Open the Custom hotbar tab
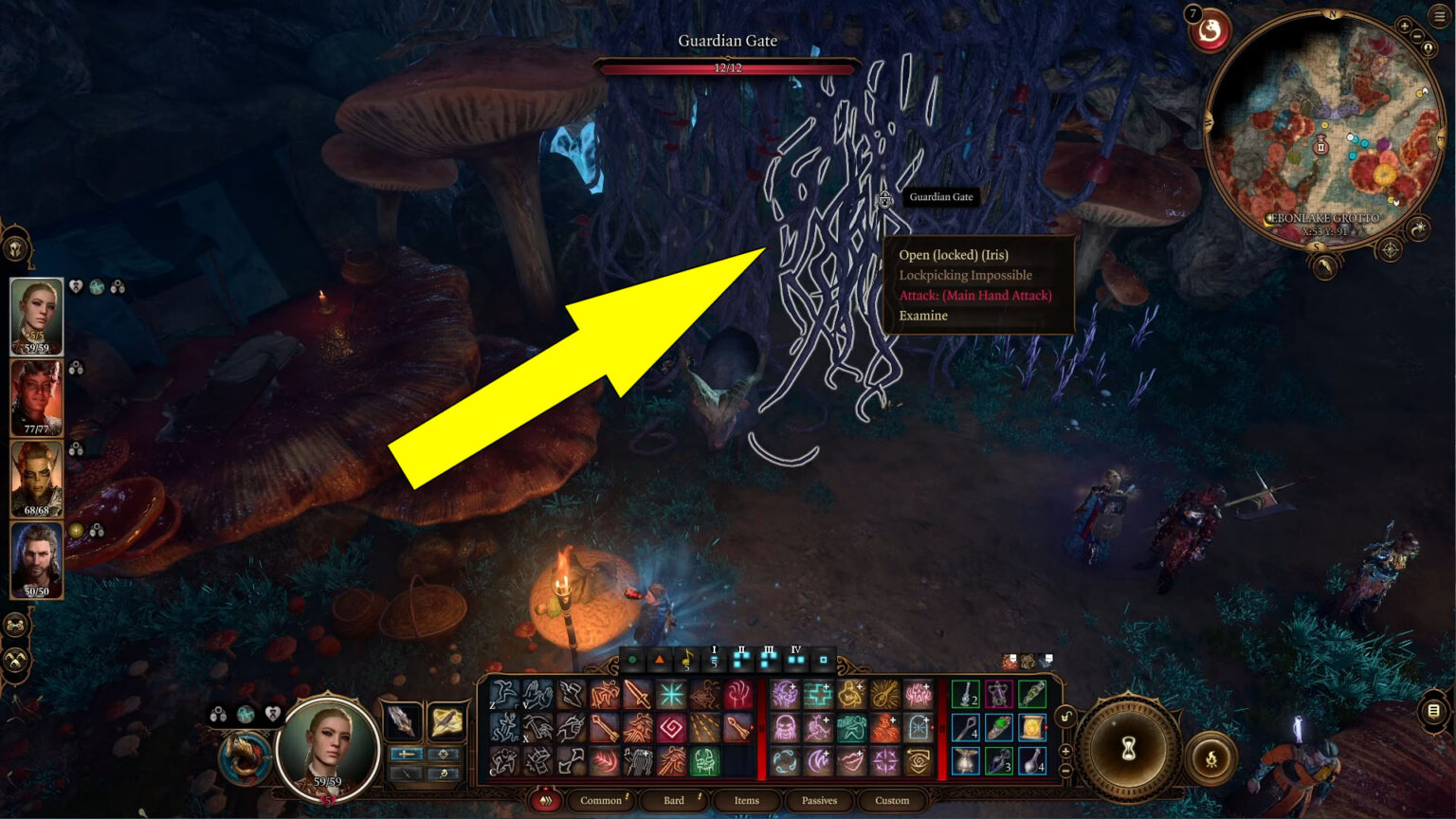The width and height of the screenshot is (1456, 819). point(892,801)
